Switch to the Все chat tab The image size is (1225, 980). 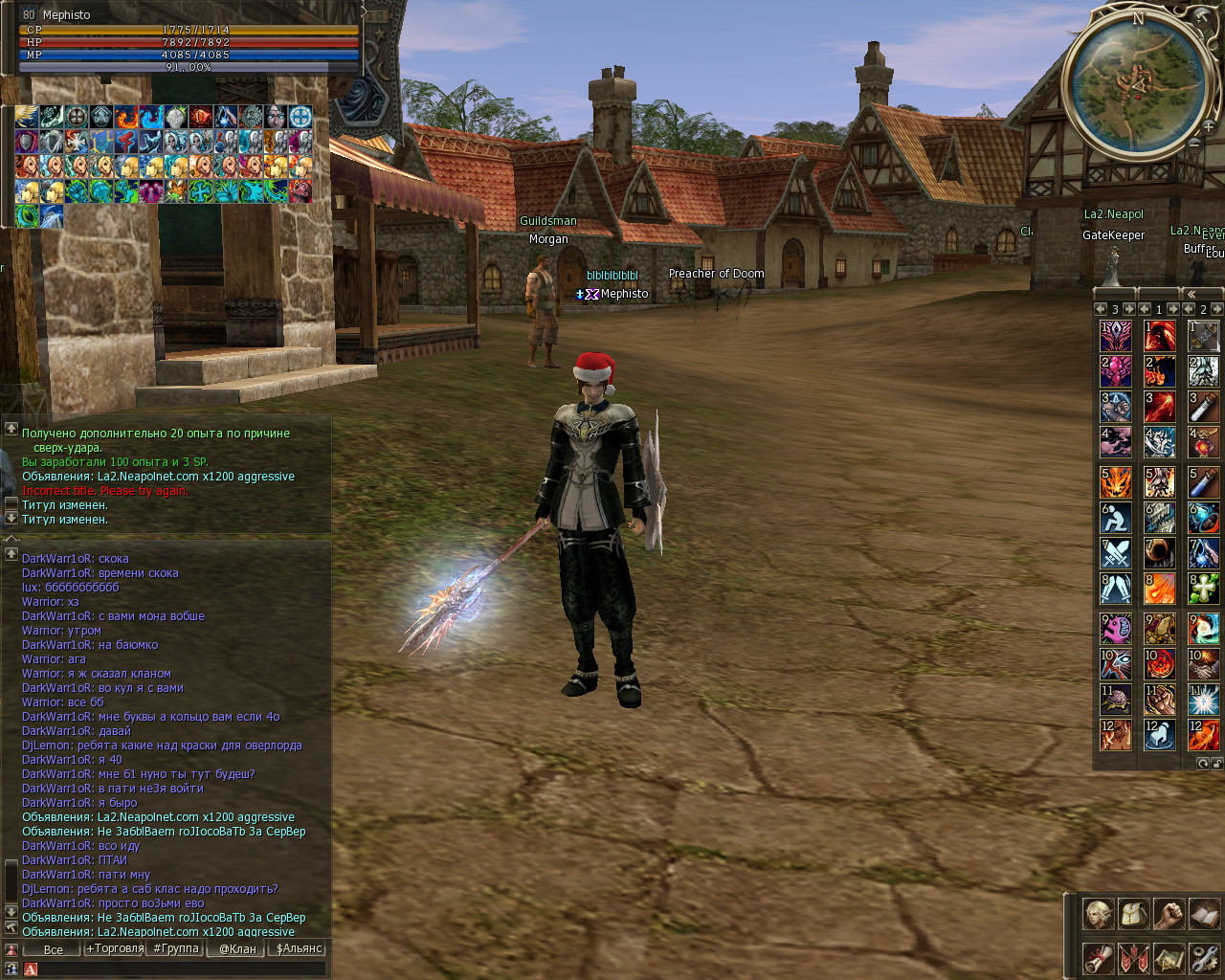(x=54, y=949)
